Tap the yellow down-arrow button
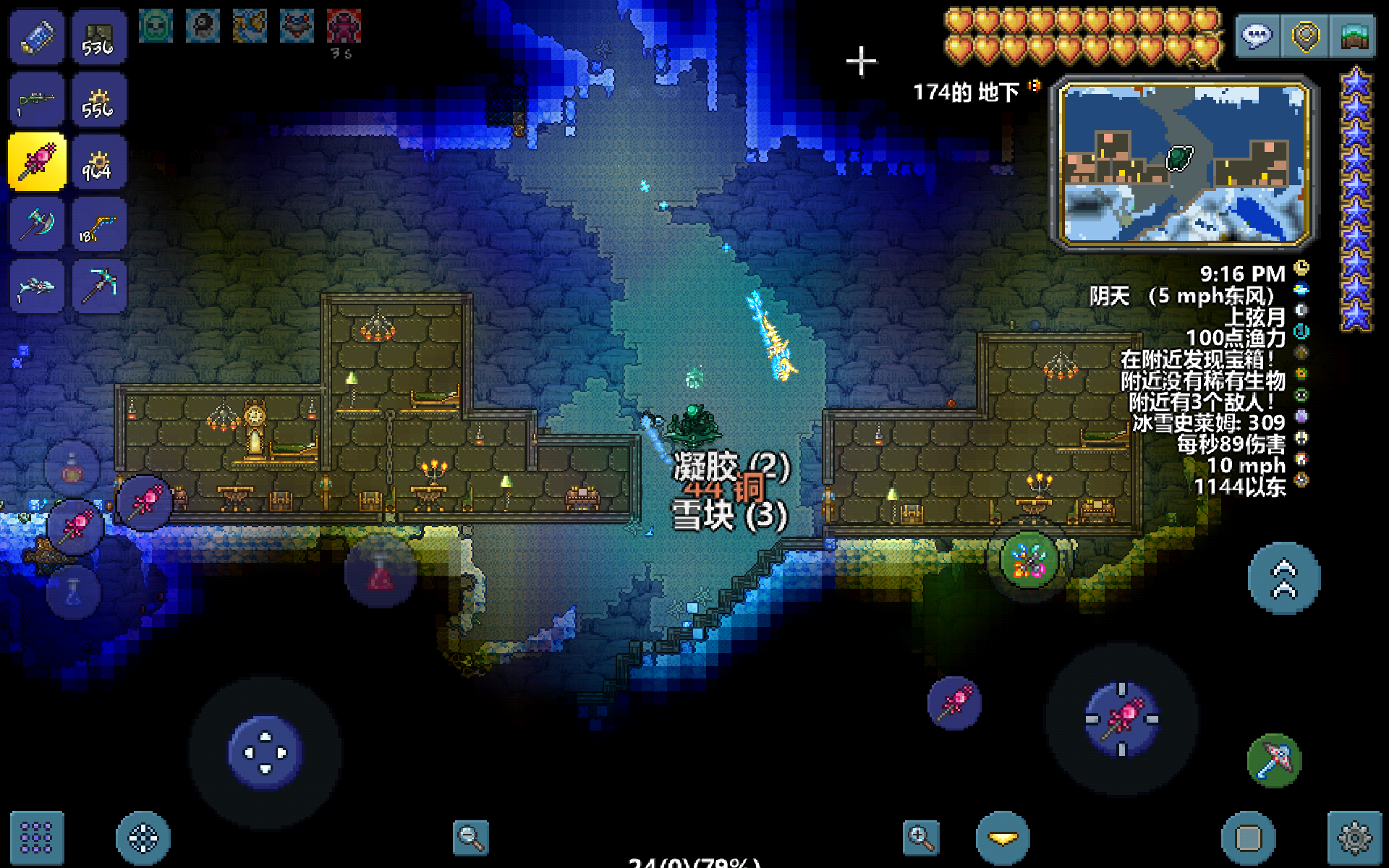The width and height of the screenshot is (1389, 868). (x=1003, y=838)
